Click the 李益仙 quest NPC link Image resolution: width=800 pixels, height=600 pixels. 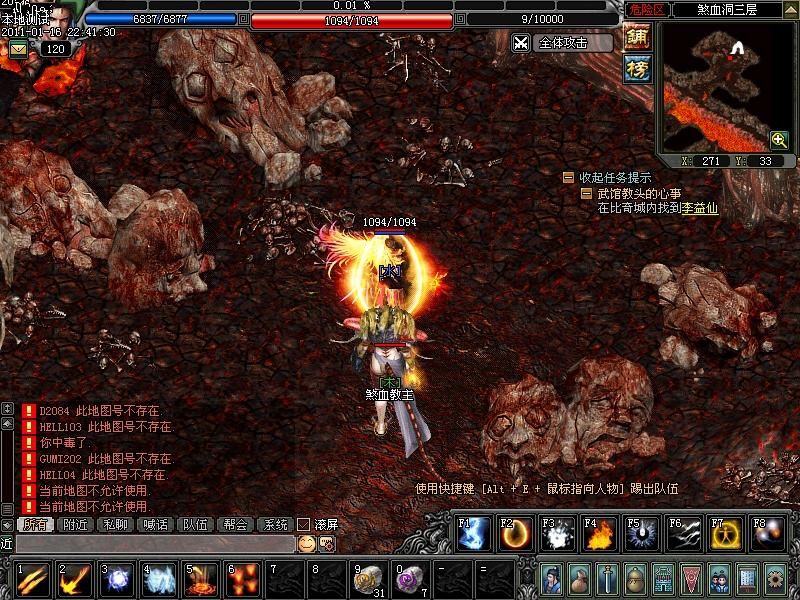[700, 209]
